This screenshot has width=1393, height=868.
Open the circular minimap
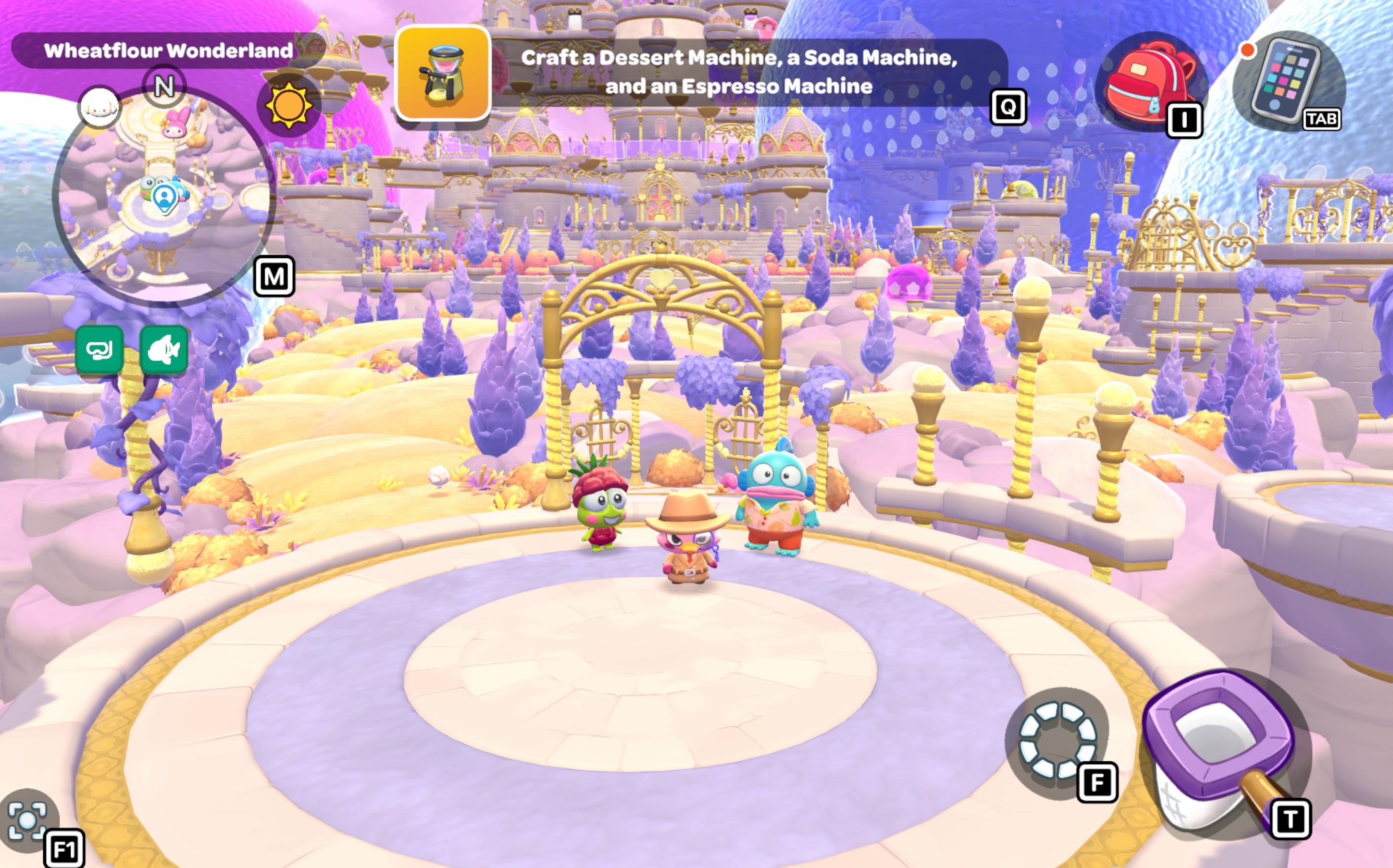(x=164, y=195)
